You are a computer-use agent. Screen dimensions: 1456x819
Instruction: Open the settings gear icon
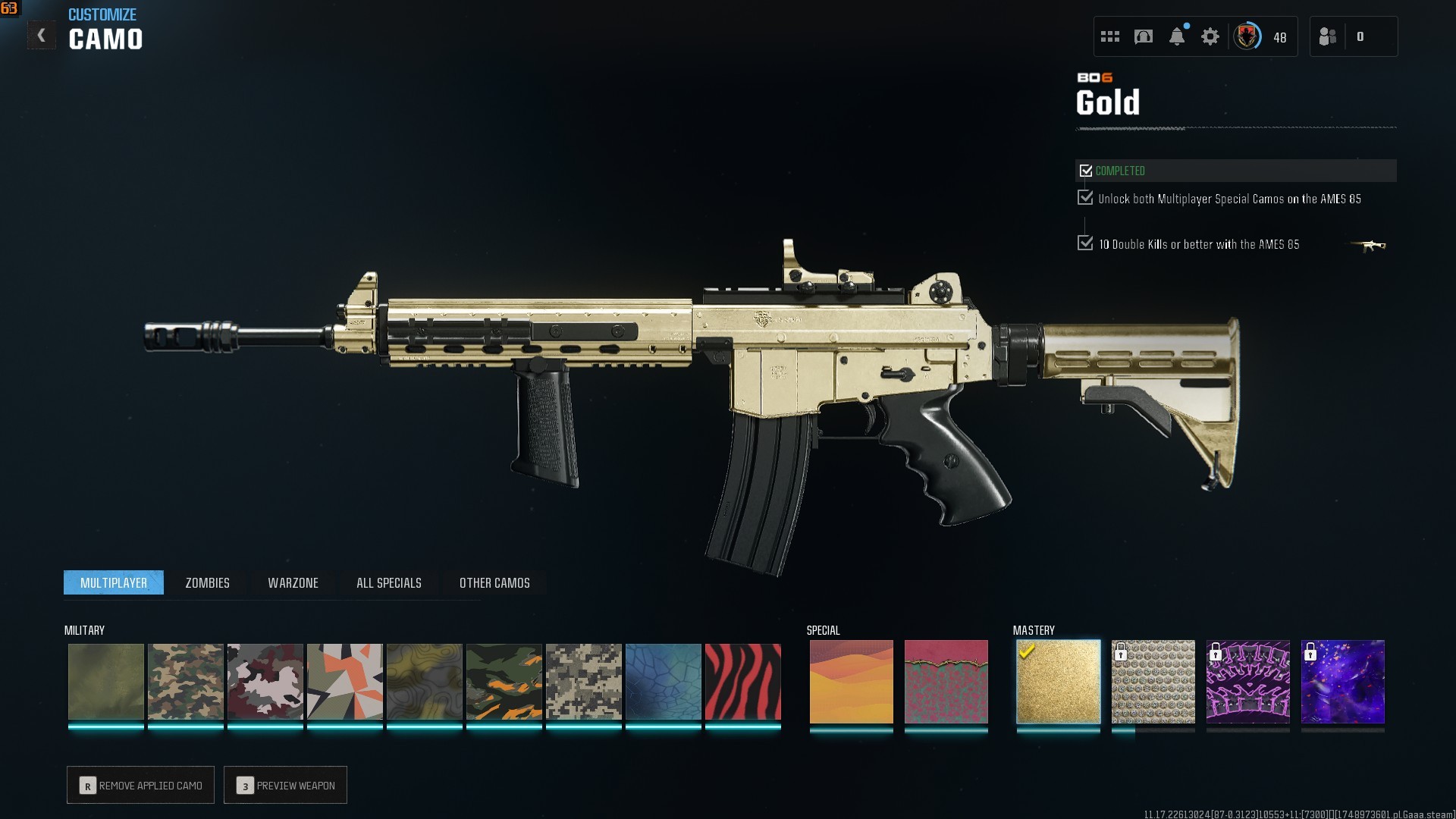click(x=1210, y=36)
